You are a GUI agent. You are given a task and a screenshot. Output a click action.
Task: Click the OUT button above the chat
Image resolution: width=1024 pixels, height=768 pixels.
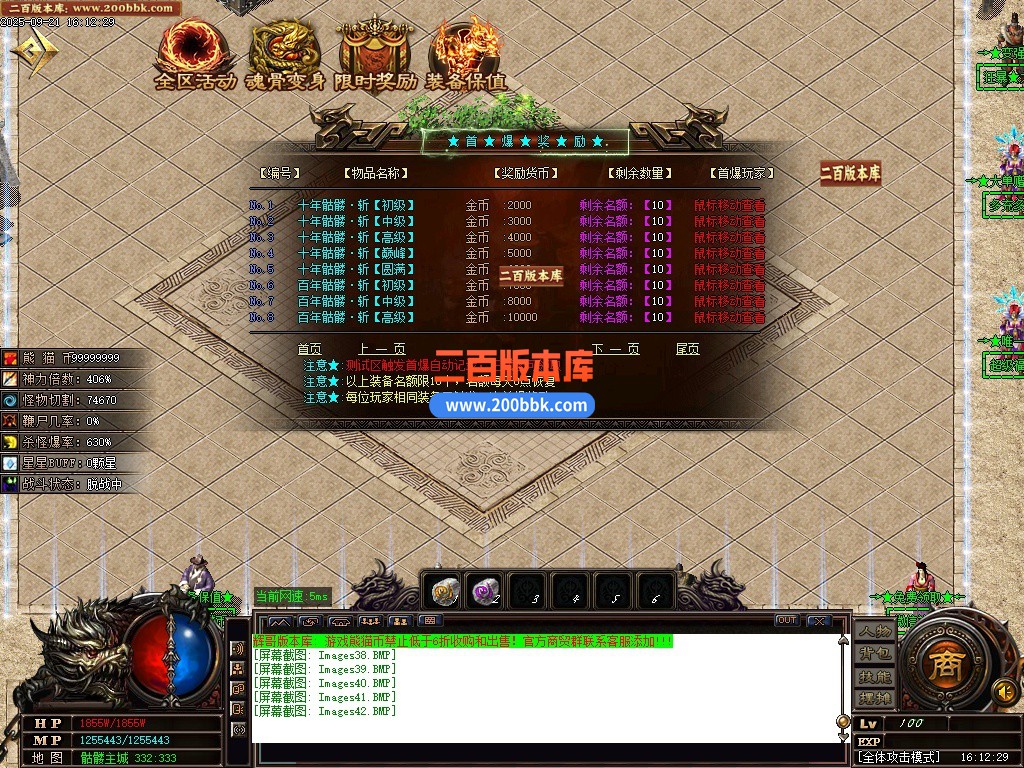point(787,621)
